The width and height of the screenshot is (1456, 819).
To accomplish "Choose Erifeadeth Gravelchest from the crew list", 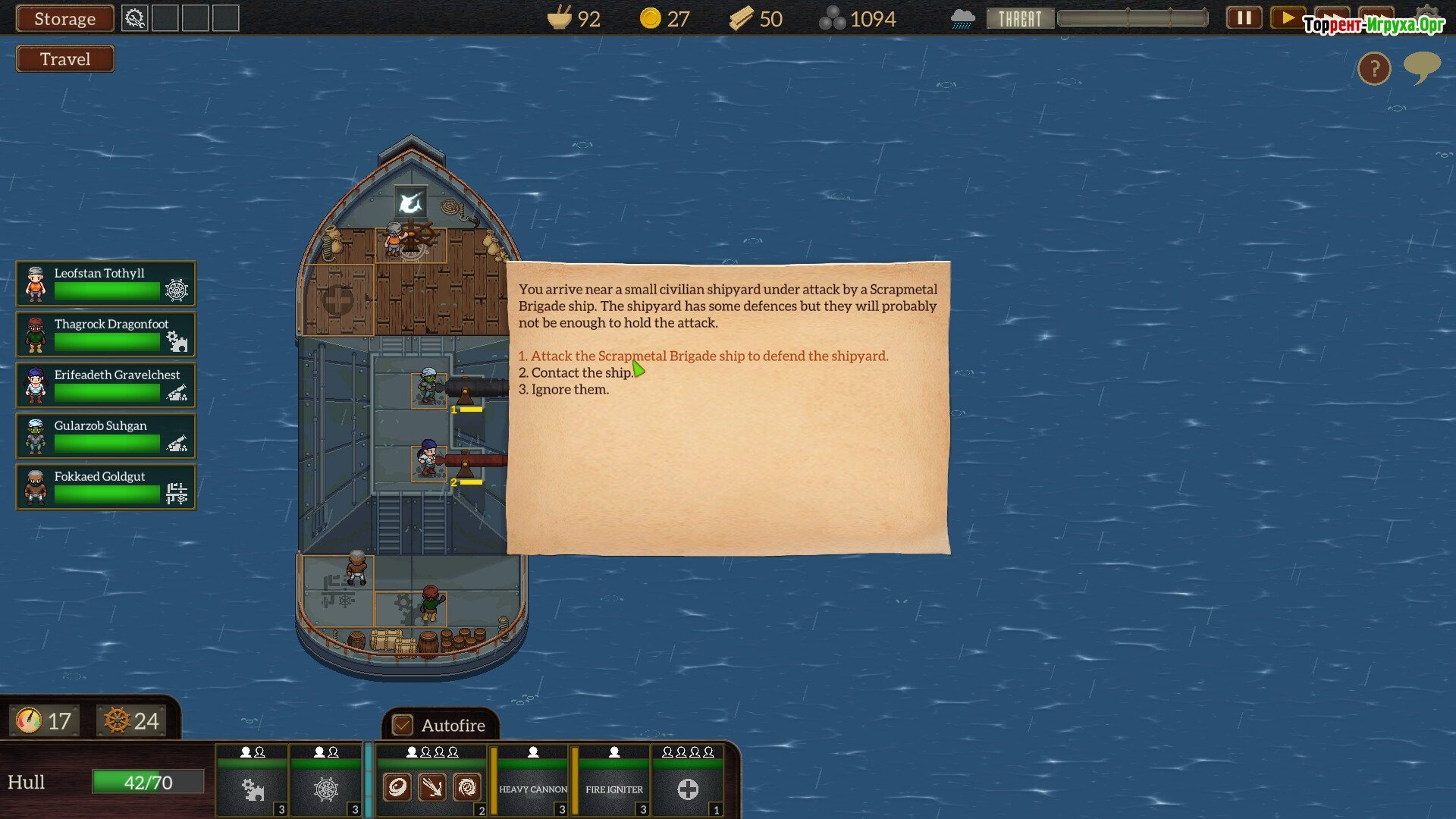I will (105, 384).
